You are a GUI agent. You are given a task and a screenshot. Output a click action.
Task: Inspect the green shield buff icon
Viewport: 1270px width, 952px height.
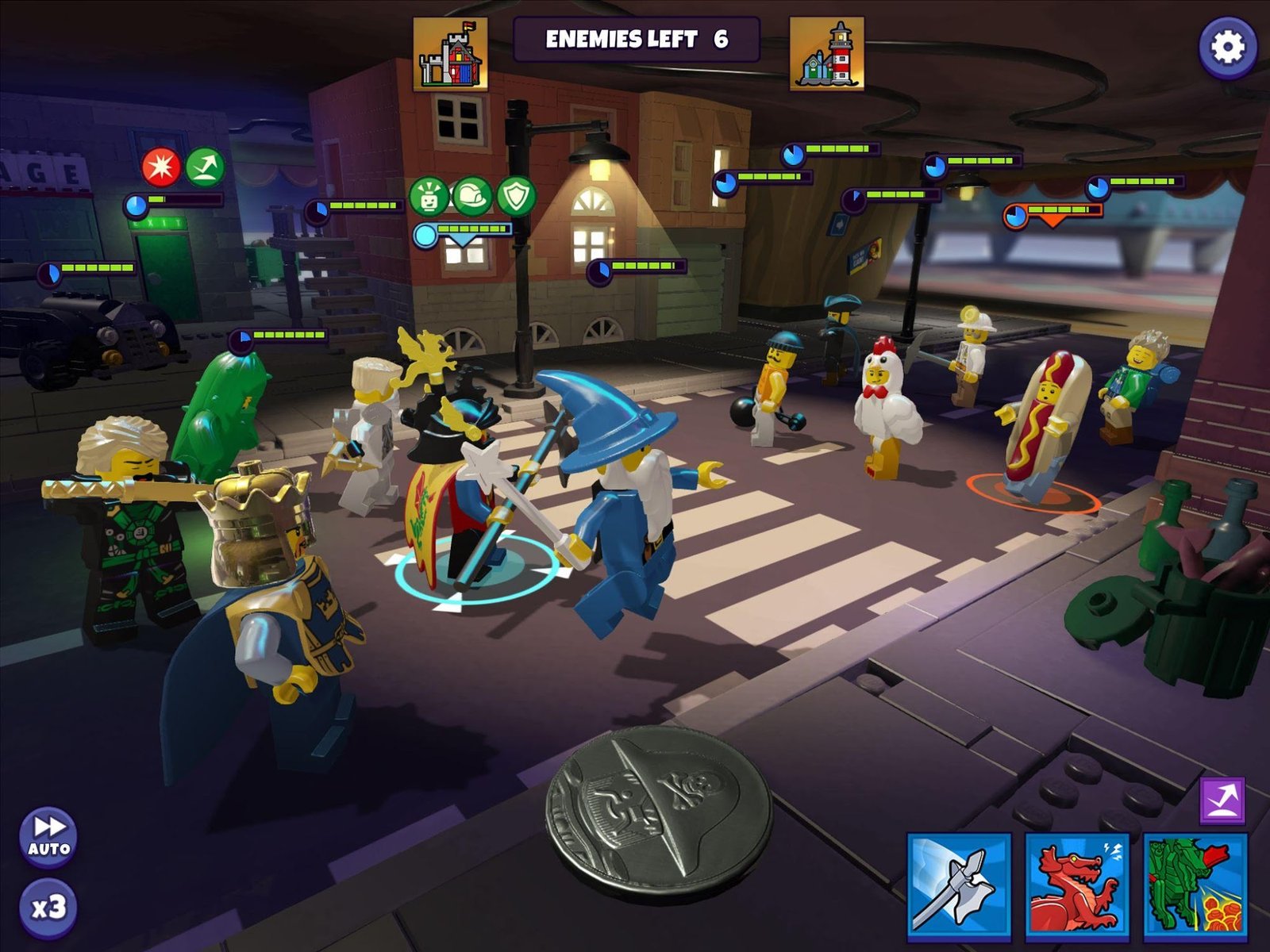[x=516, y=195]
